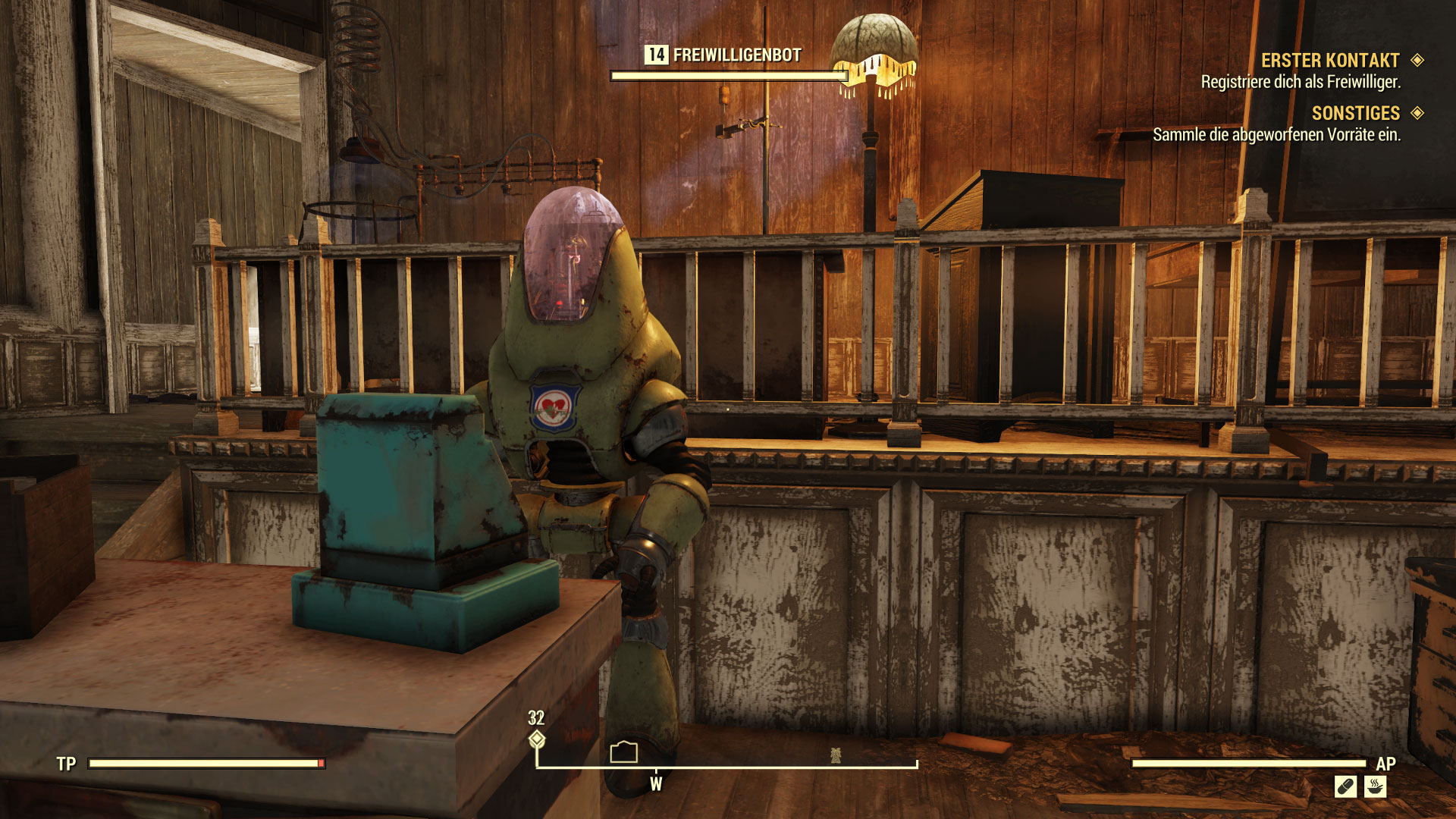This screenshot has width=1456, height=819.
Task: Click the pill status effect icon
Action: coord(1345,787)
